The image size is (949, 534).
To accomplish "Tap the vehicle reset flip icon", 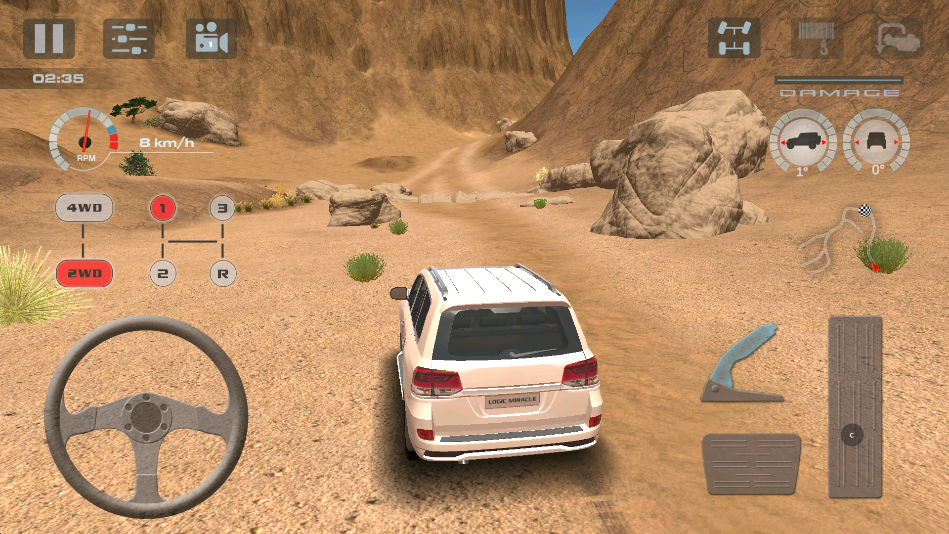I will (x=897, y=38).
